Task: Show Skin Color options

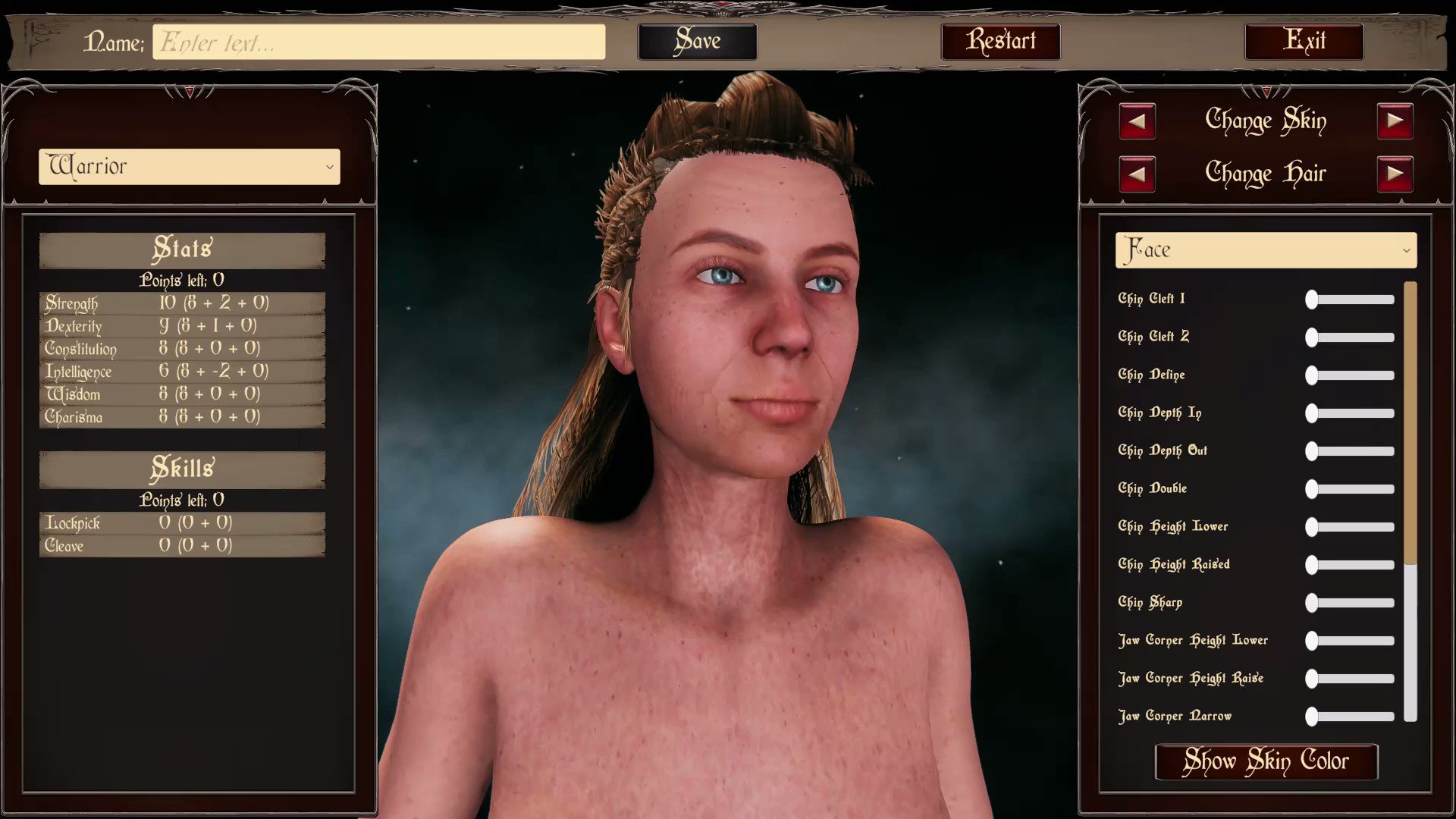Action: coord(1266,761)
